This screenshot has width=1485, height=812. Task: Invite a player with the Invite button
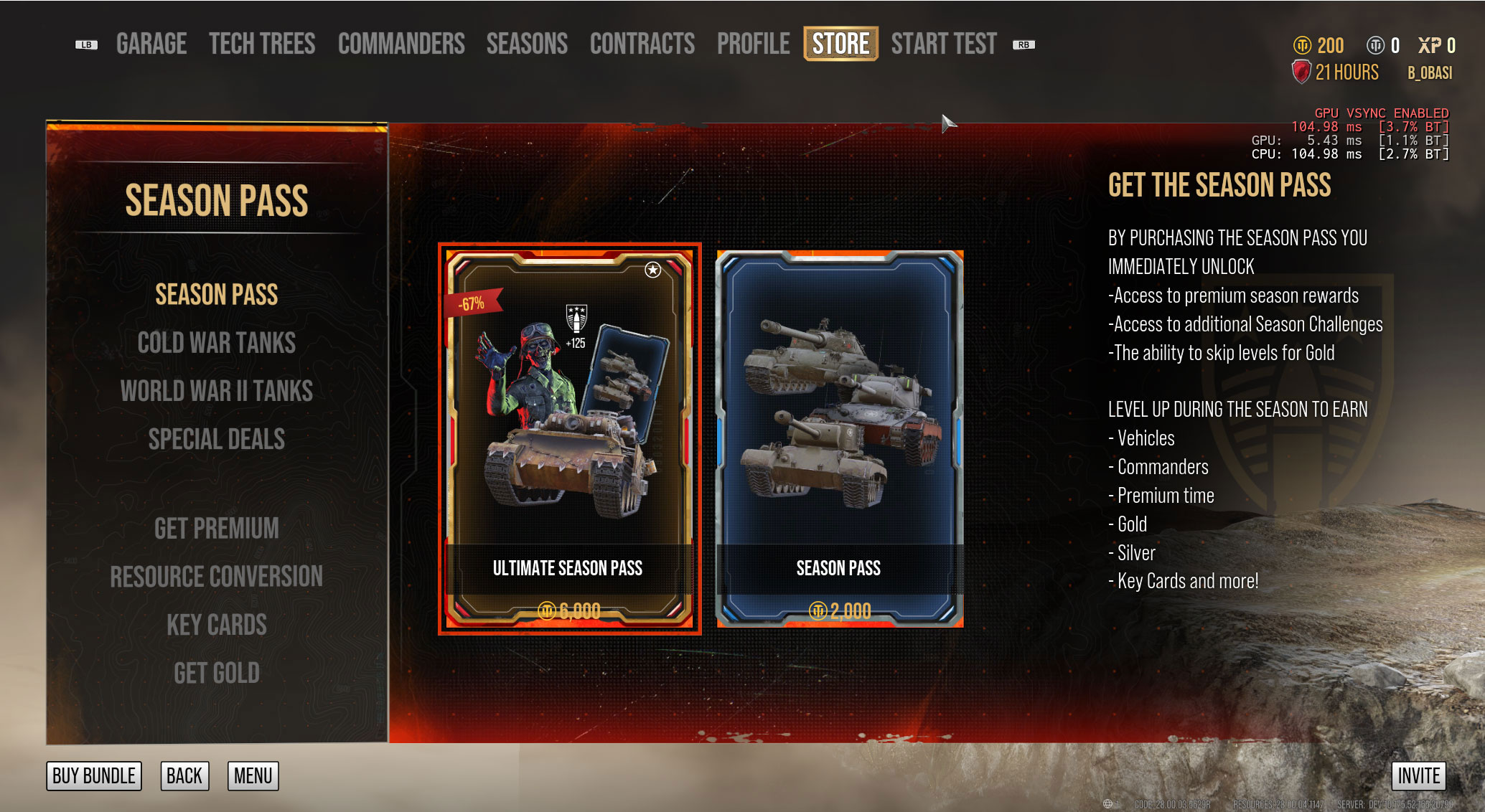(x=1418, y=775)
